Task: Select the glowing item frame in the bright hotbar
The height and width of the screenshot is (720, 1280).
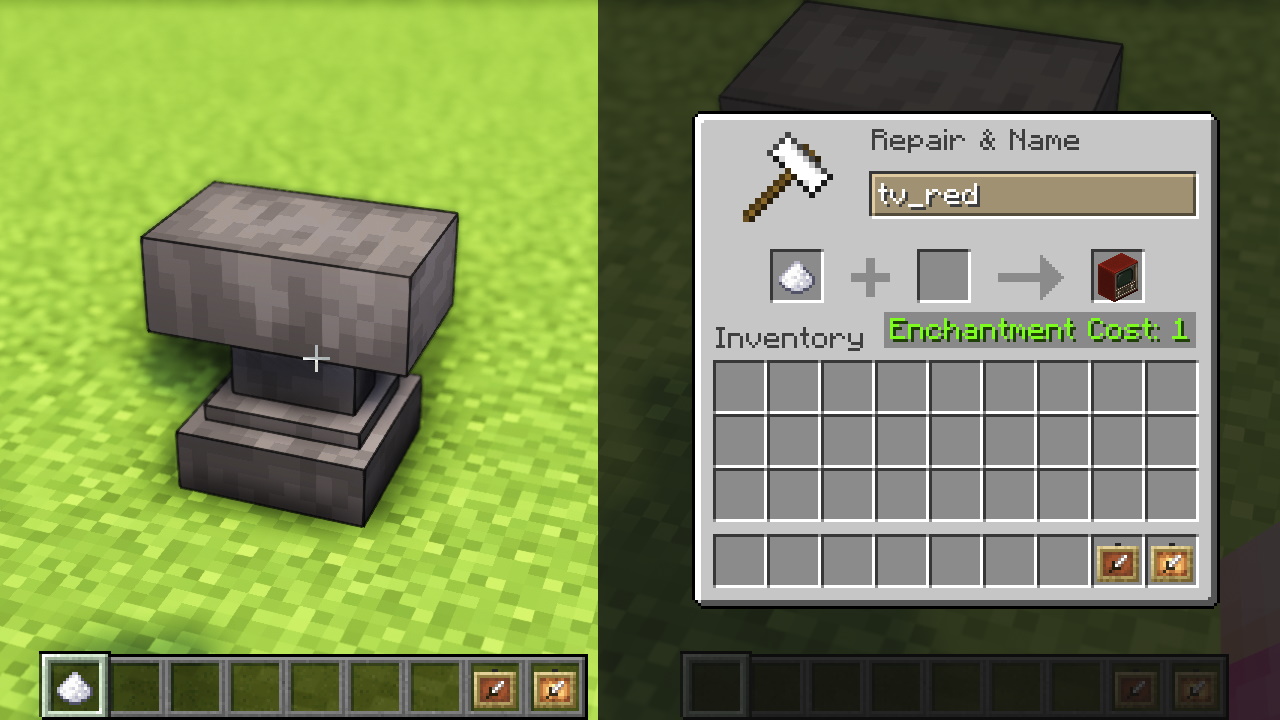Action: pyautogui.click(x=555, y=687)
